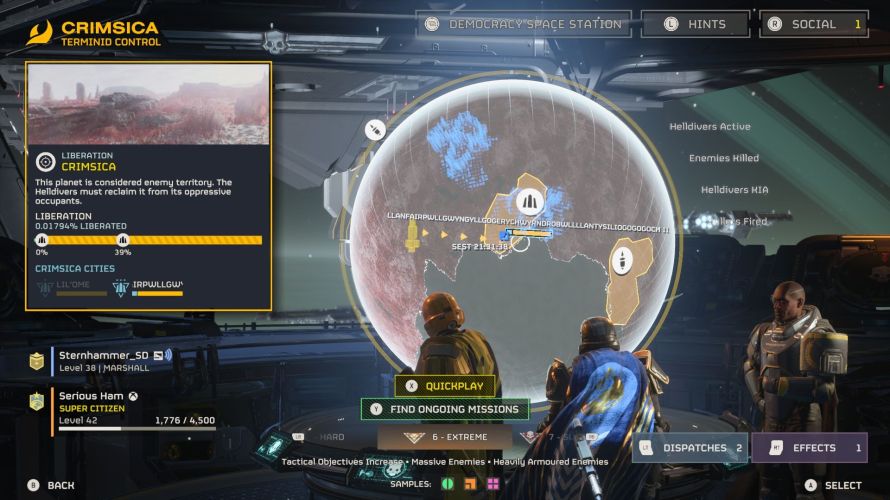Open the Dispatches panel

690,448
